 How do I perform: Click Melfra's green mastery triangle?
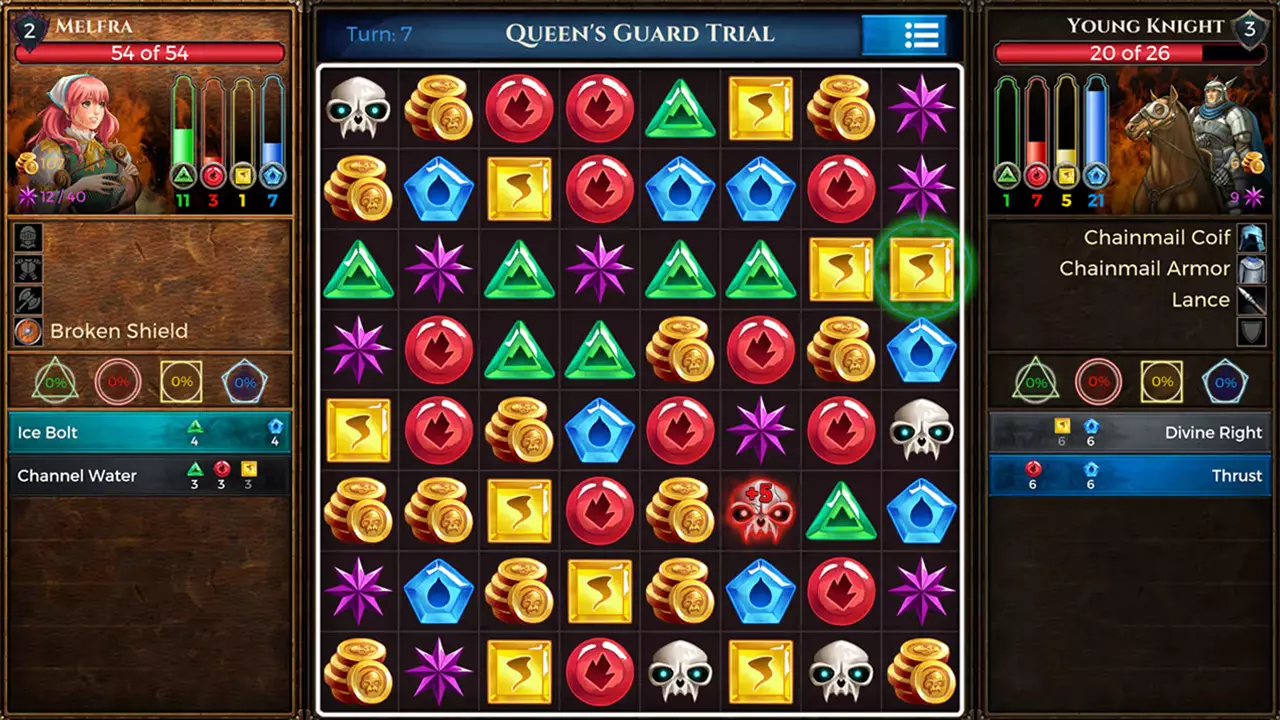(x=54, y=380)
